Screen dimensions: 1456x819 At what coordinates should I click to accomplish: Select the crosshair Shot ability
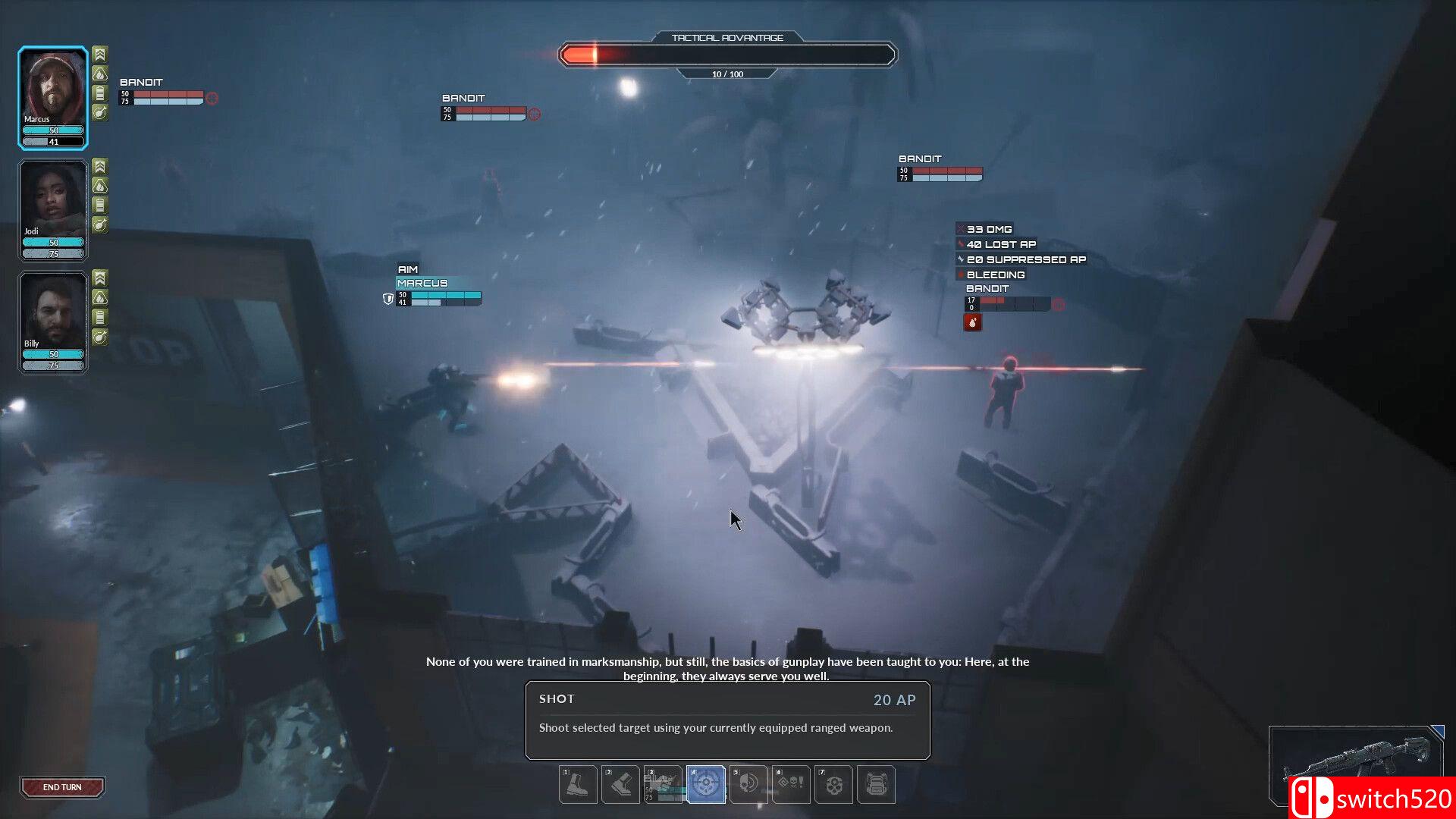pos(706,784)
